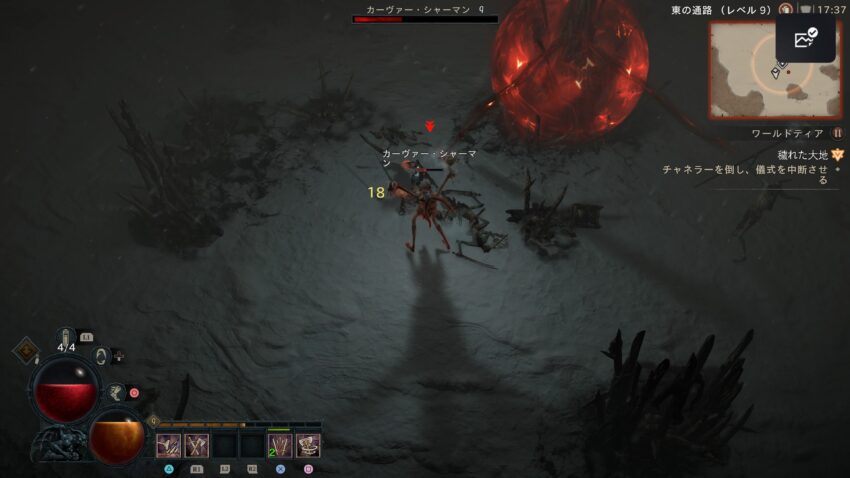
Task: Click the ワールドティア world tier icon
Action: [837, 133]
